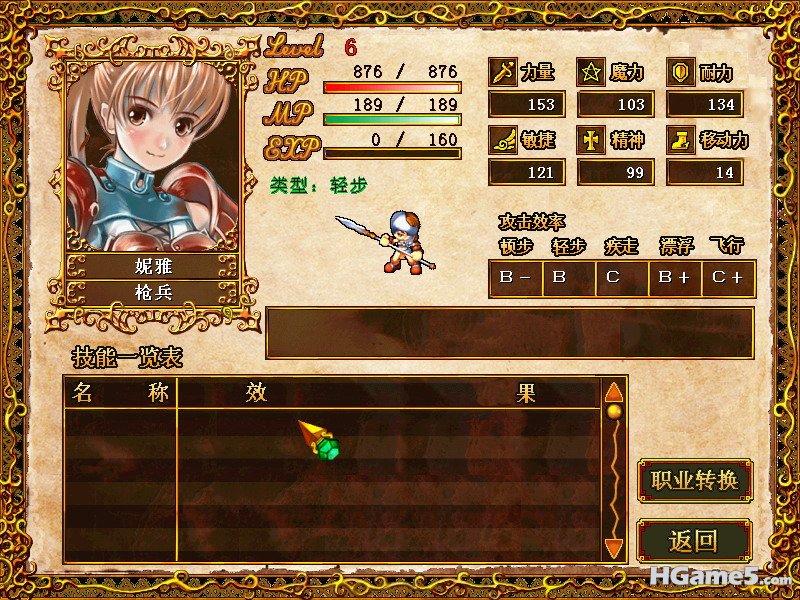800x600 pixels.
Task: Open the 职业转换 class change button
Action: coord(694,481)
